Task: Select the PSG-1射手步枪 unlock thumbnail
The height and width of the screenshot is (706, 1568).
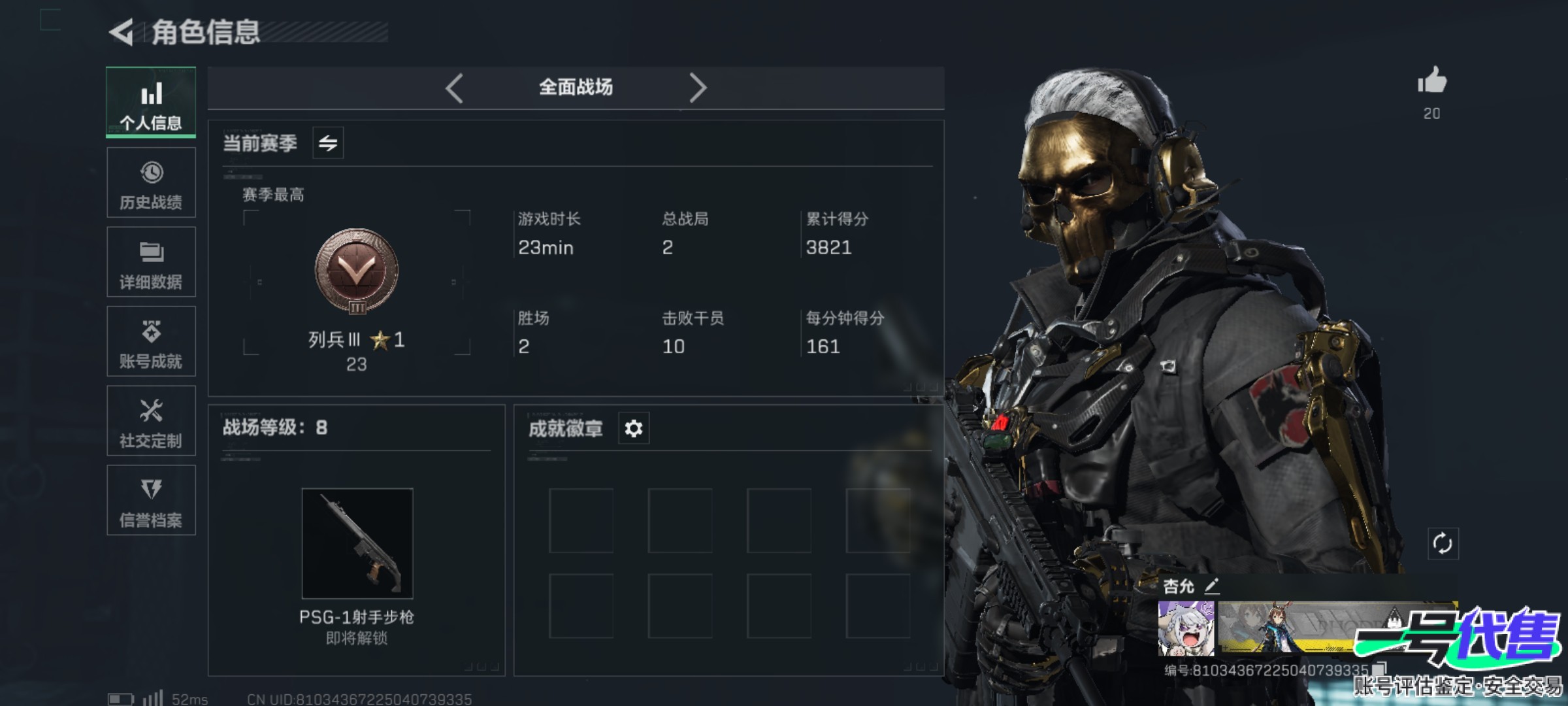Action: click(357, 543)
